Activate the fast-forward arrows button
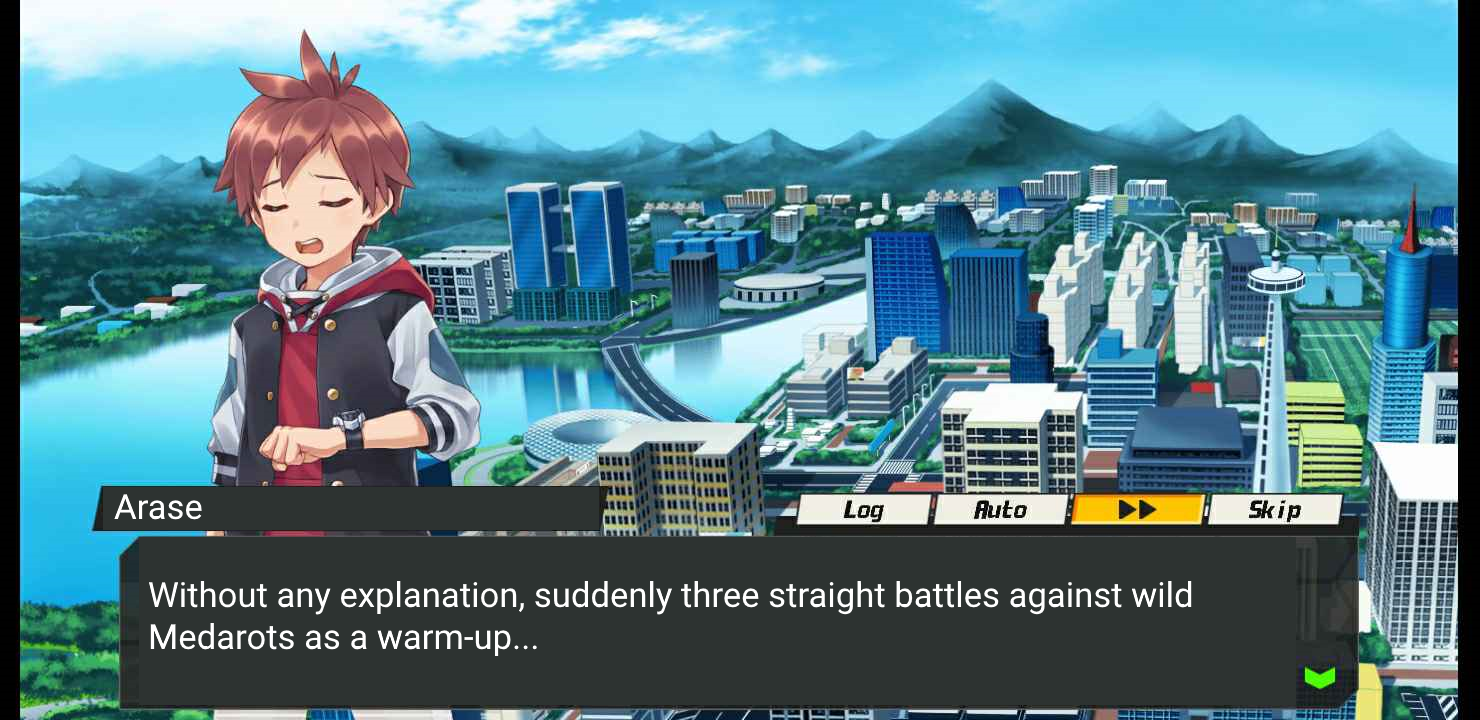Image resolution: width=1480 pixels, height=720 pixels. (x=1137, y=510)
